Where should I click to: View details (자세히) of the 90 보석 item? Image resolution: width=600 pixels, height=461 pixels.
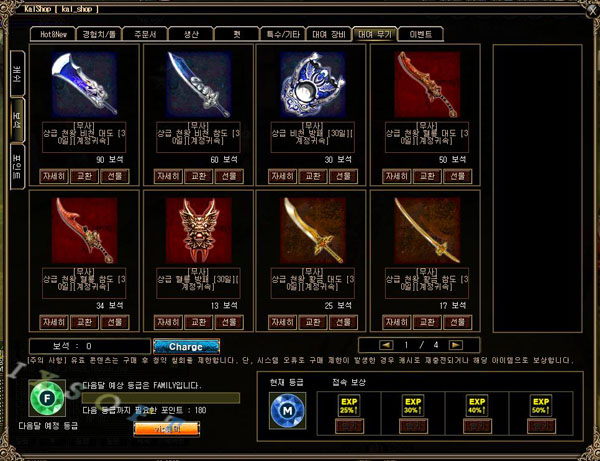(x=54, y=176)
